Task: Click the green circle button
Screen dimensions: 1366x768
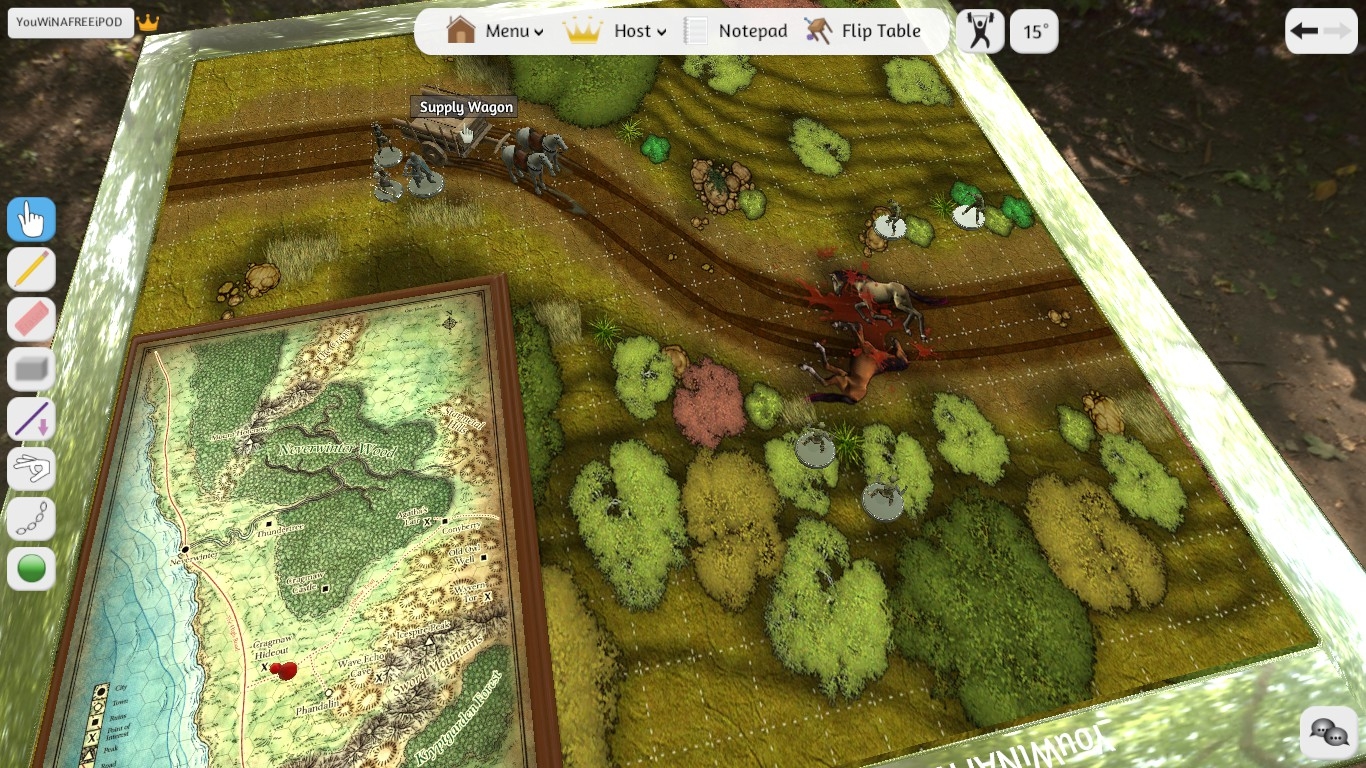Action: [x=31, y=569]
